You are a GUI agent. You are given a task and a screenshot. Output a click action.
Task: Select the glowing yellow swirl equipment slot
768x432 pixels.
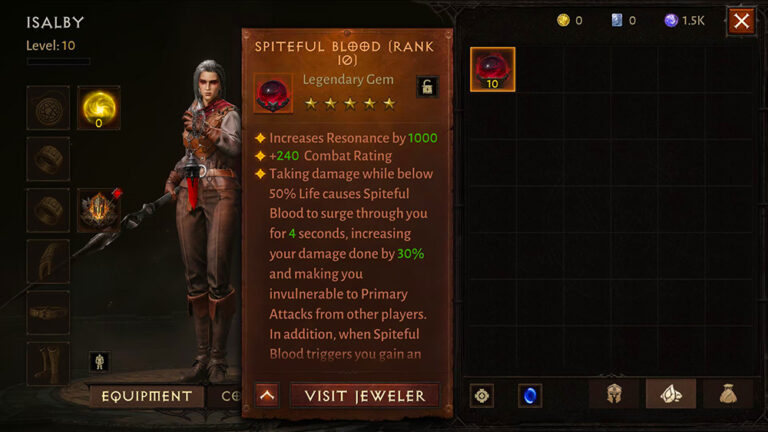[x=99, y=108]
